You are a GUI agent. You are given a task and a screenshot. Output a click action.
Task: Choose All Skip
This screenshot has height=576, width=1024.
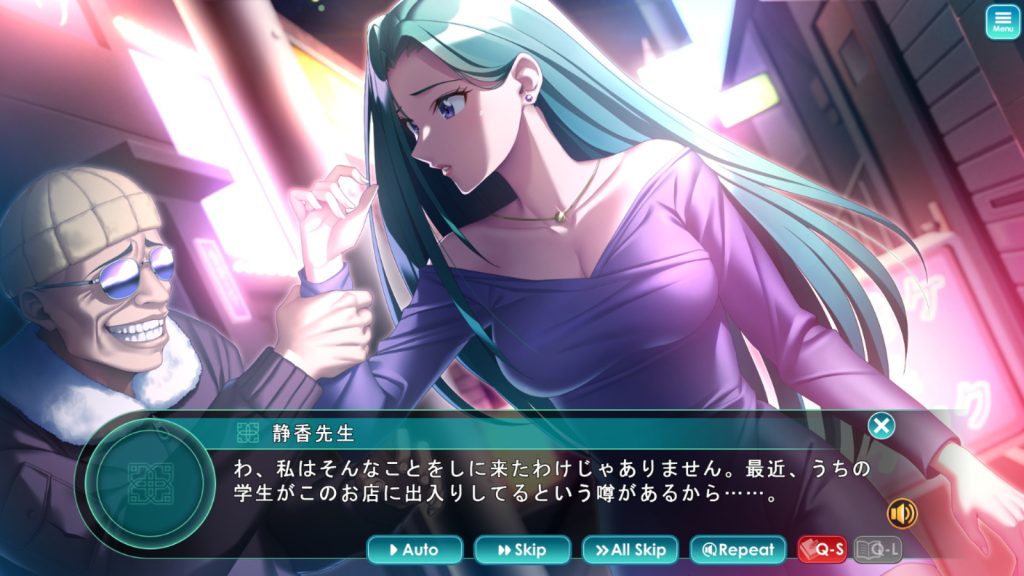(x=630, y=550)
